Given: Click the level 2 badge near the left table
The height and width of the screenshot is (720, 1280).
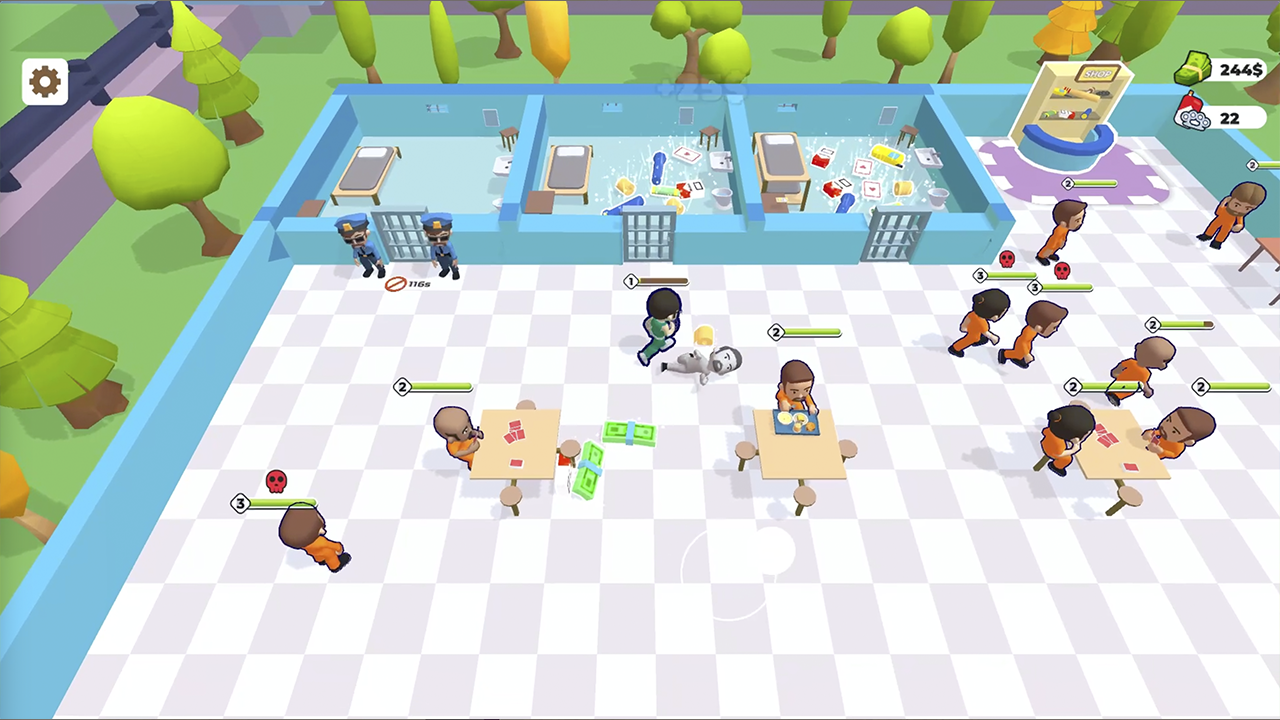Looking at the screenshot, I should pyautogui.click(x=403, y=387).
